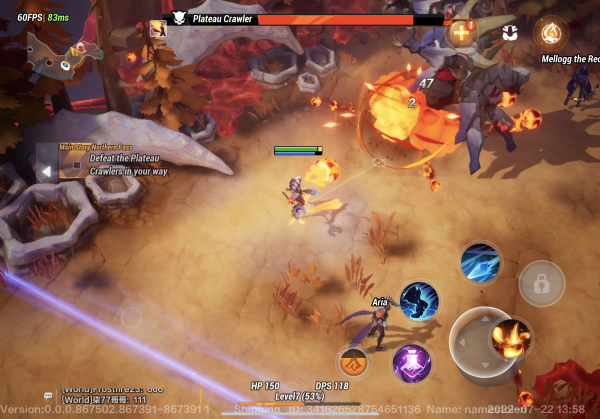Image resolution: width=600 pixels, height=419 pixels.
Task: Collapse the quest tracker with the arrow
Action: pos(46,170)
